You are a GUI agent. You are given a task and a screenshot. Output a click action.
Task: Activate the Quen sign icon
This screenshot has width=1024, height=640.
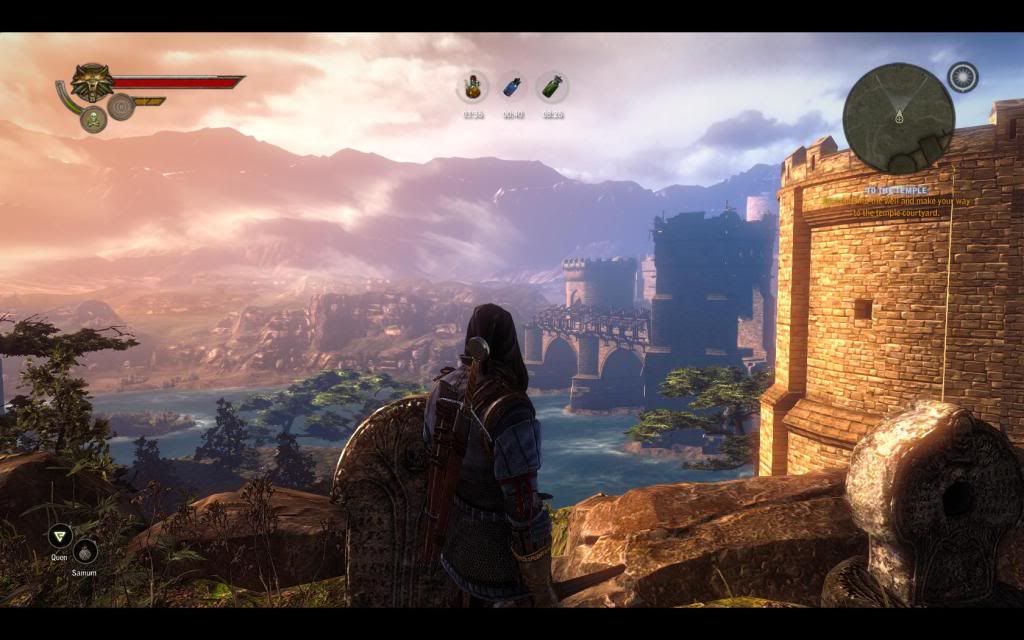click(59, 535)
